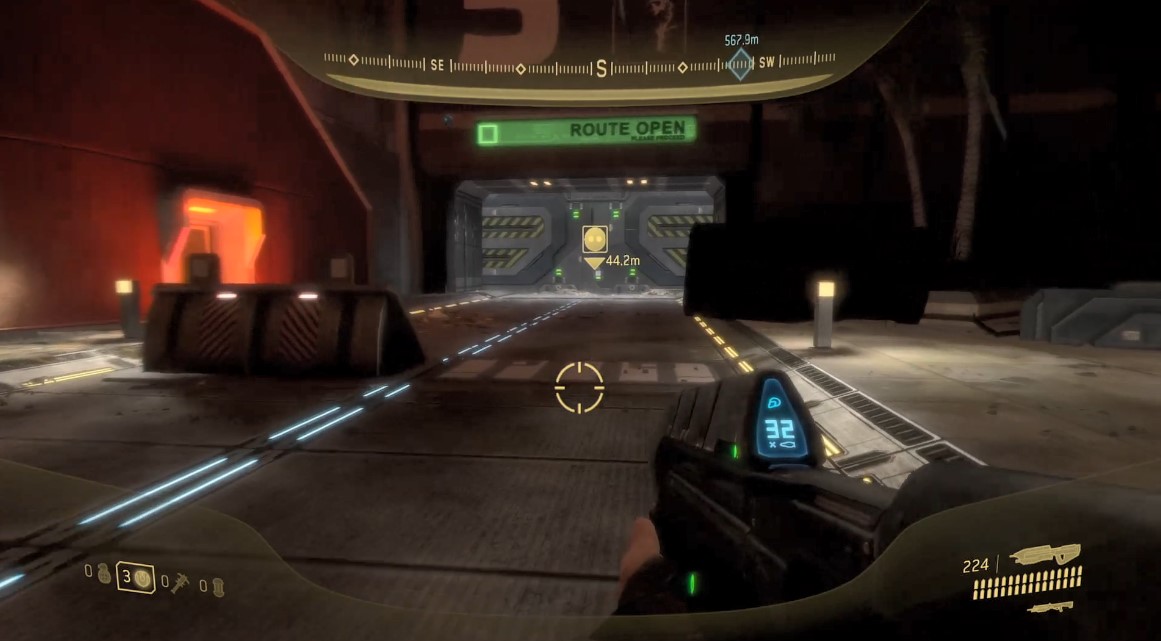The image size is (1161, 641).
Task: Select the 44.2m objective marker
Action: click(x=595, y=240)
